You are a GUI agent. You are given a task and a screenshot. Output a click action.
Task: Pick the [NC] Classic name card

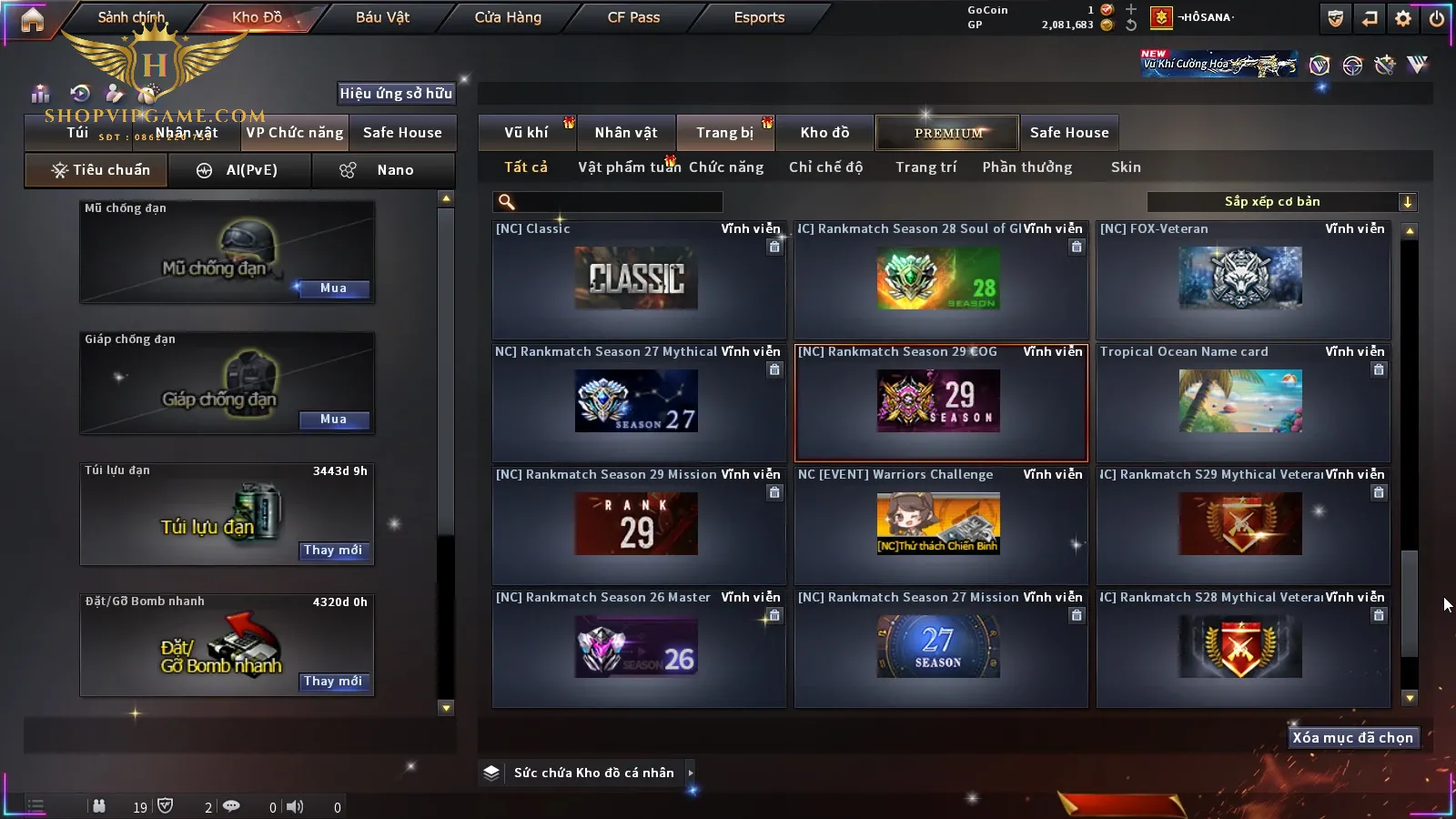(637, 278)
